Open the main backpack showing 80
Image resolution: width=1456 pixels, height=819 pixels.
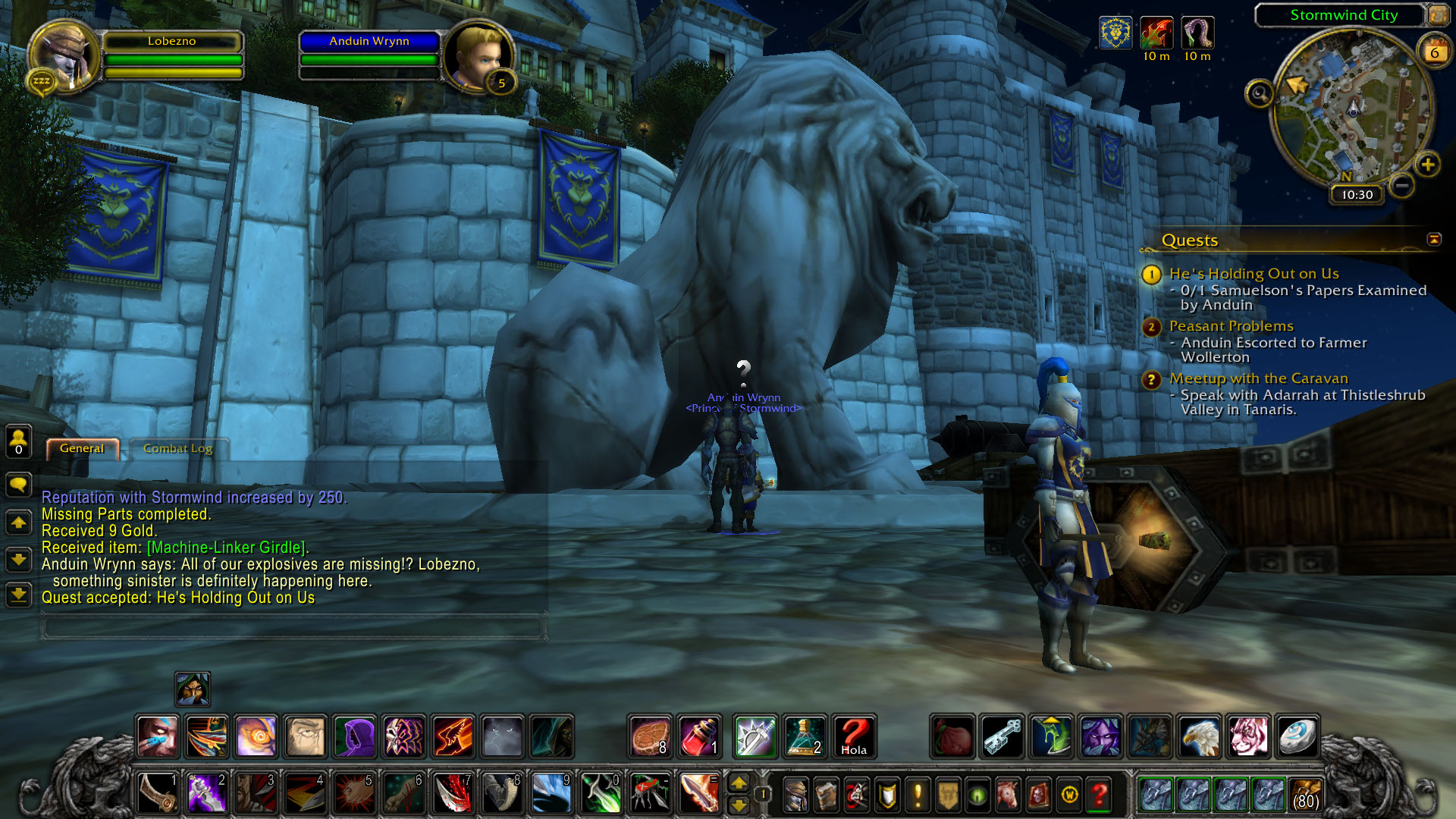tap(1305, 795)
